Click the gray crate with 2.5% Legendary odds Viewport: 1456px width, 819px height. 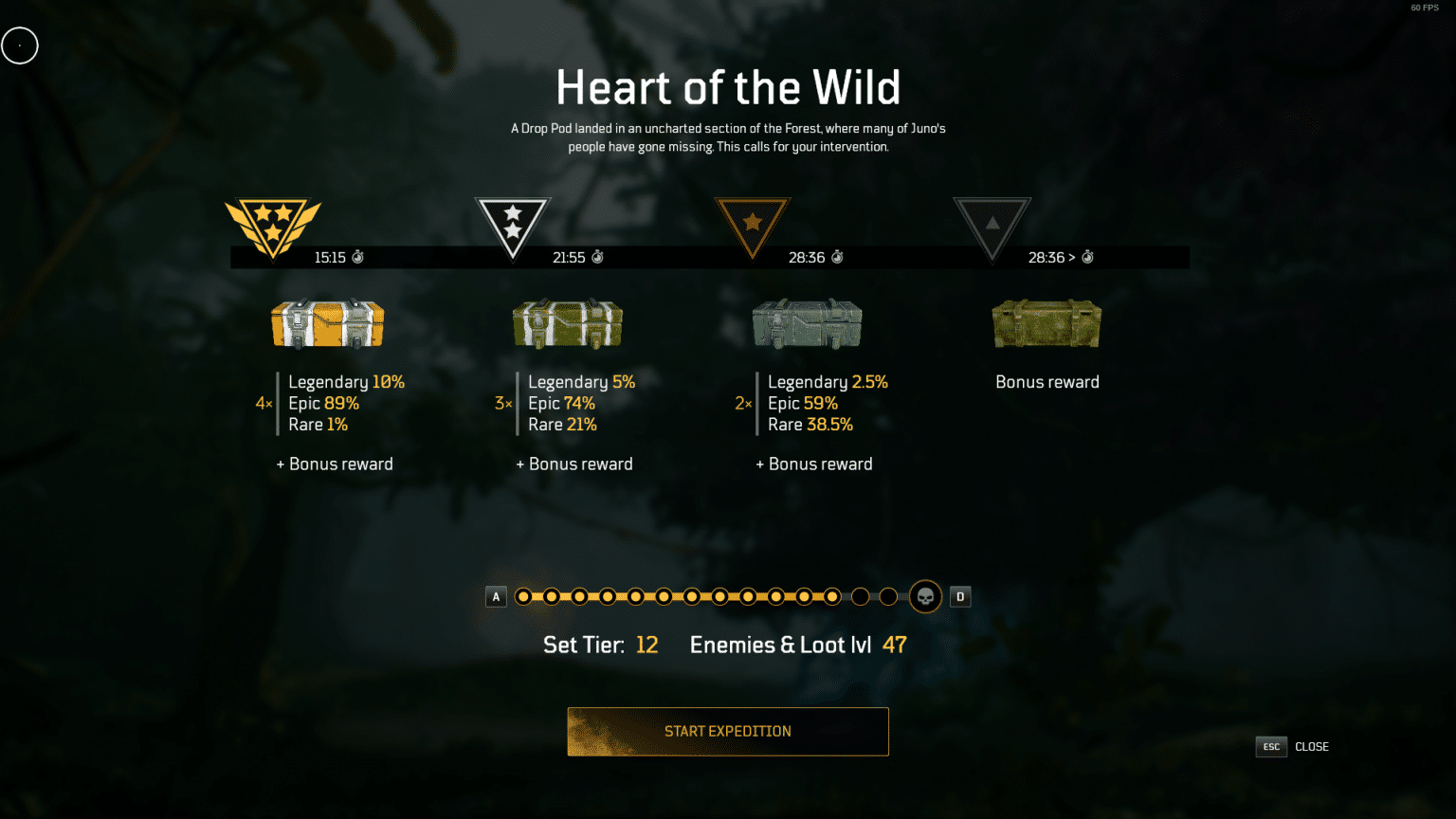[807, 323]
